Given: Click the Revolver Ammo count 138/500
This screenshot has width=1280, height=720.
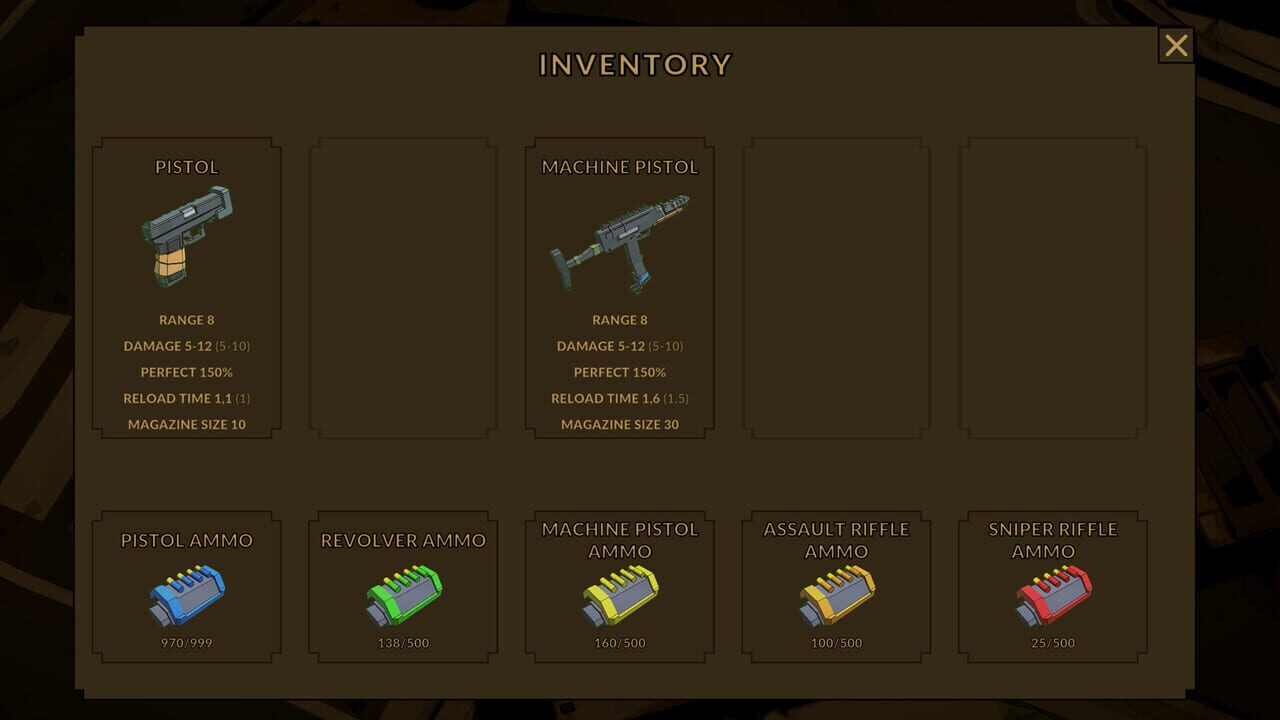Looking at the screenshot, I should [403, 643].
